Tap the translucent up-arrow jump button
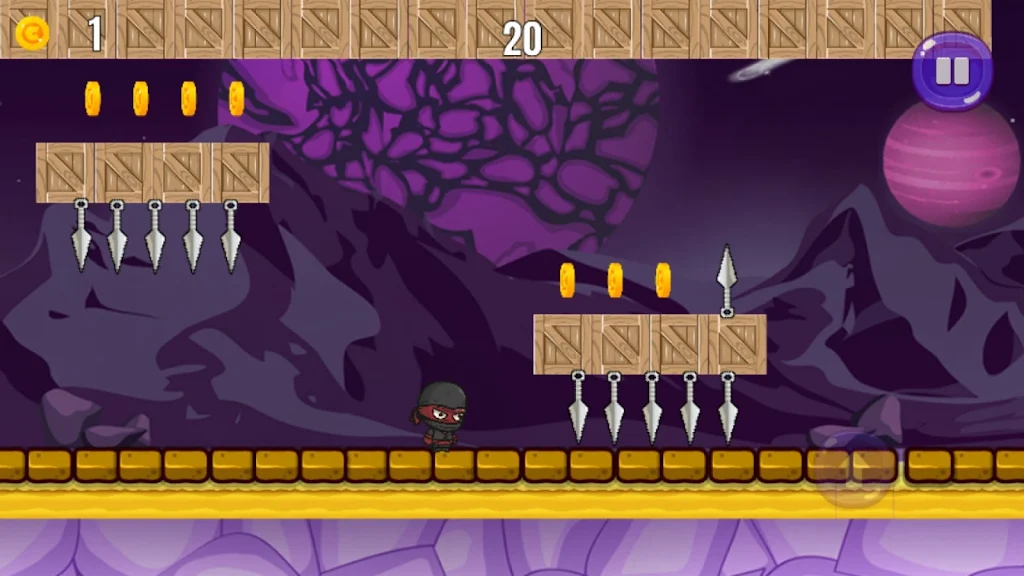1024x576 pixels. coord(852,468)
